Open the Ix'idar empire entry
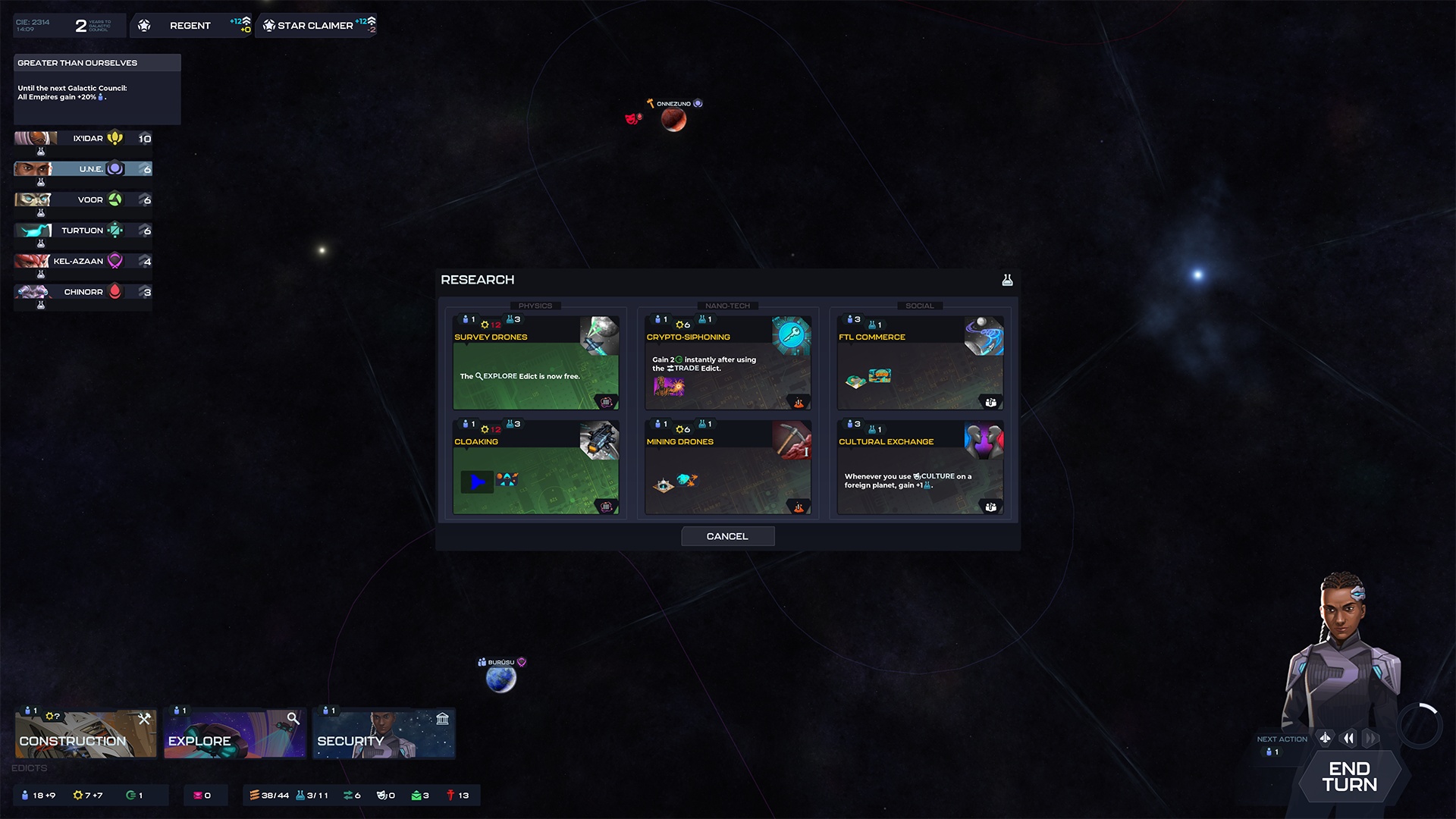The image size is (1456, 819). [x=83, y=139]
